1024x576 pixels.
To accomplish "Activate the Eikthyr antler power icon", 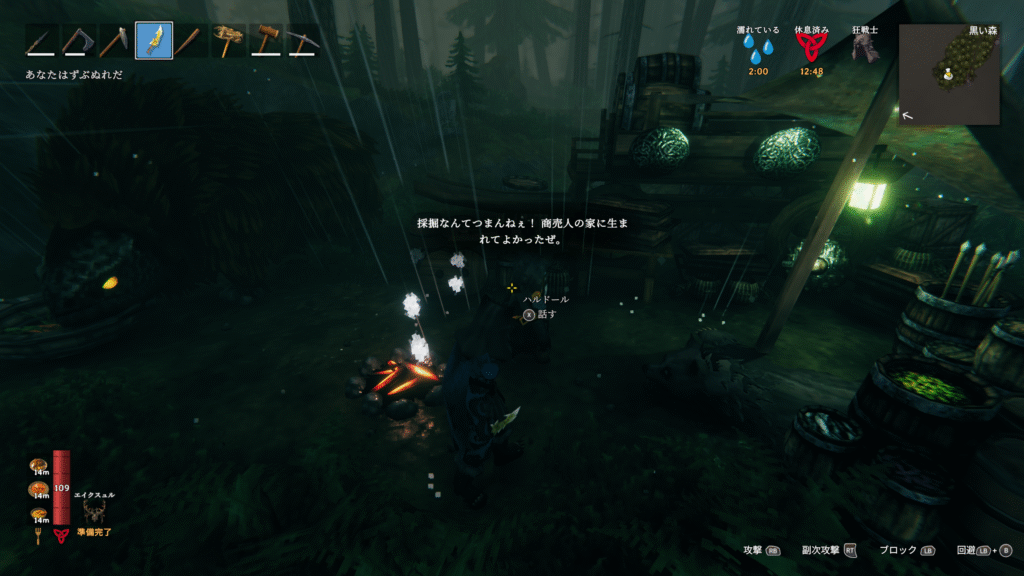I will (x=95, y=512).
